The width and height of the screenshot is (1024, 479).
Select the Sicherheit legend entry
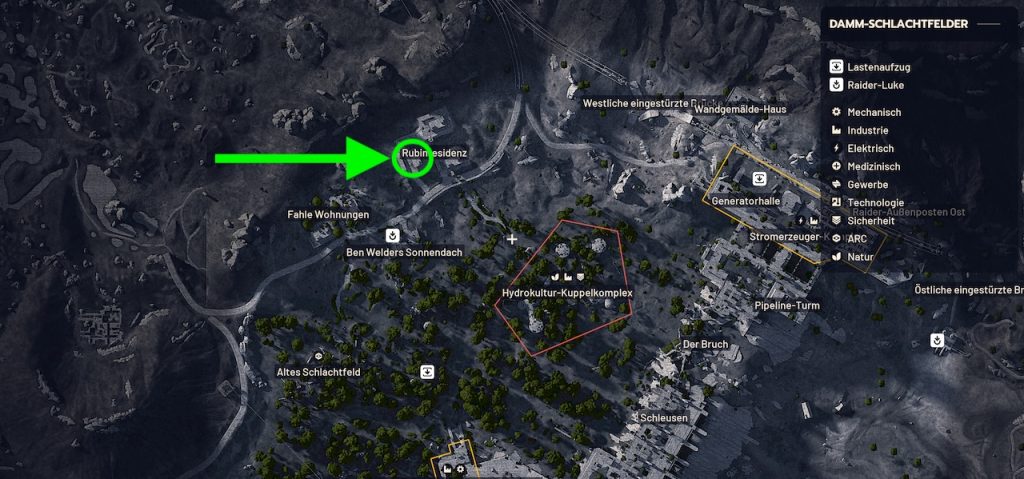coord(870,221)
